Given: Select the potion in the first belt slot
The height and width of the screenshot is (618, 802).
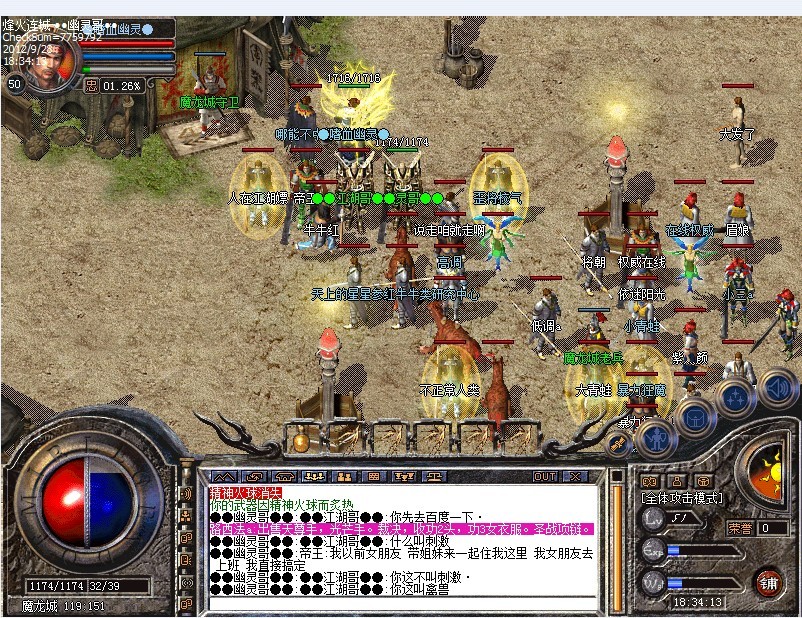Looking at the screenshot, I should (x=299, y=440).
